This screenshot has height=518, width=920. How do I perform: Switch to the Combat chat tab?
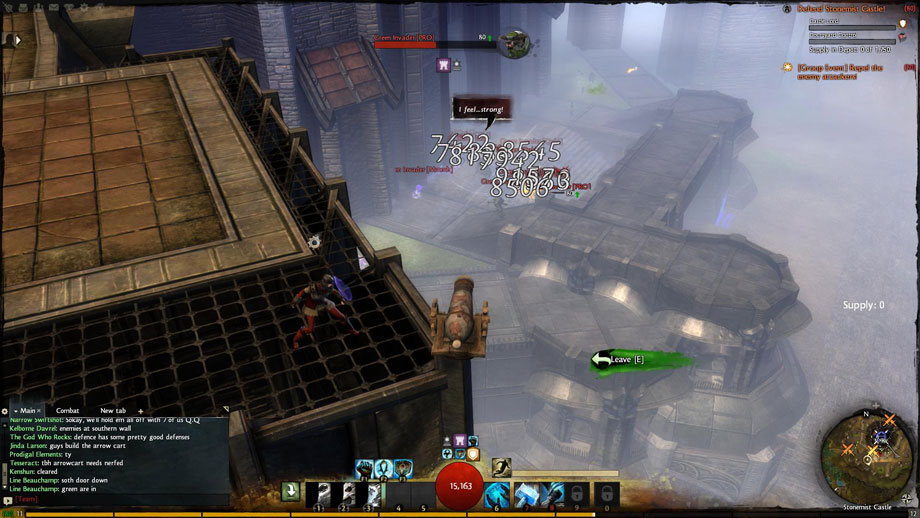point(67,411)
